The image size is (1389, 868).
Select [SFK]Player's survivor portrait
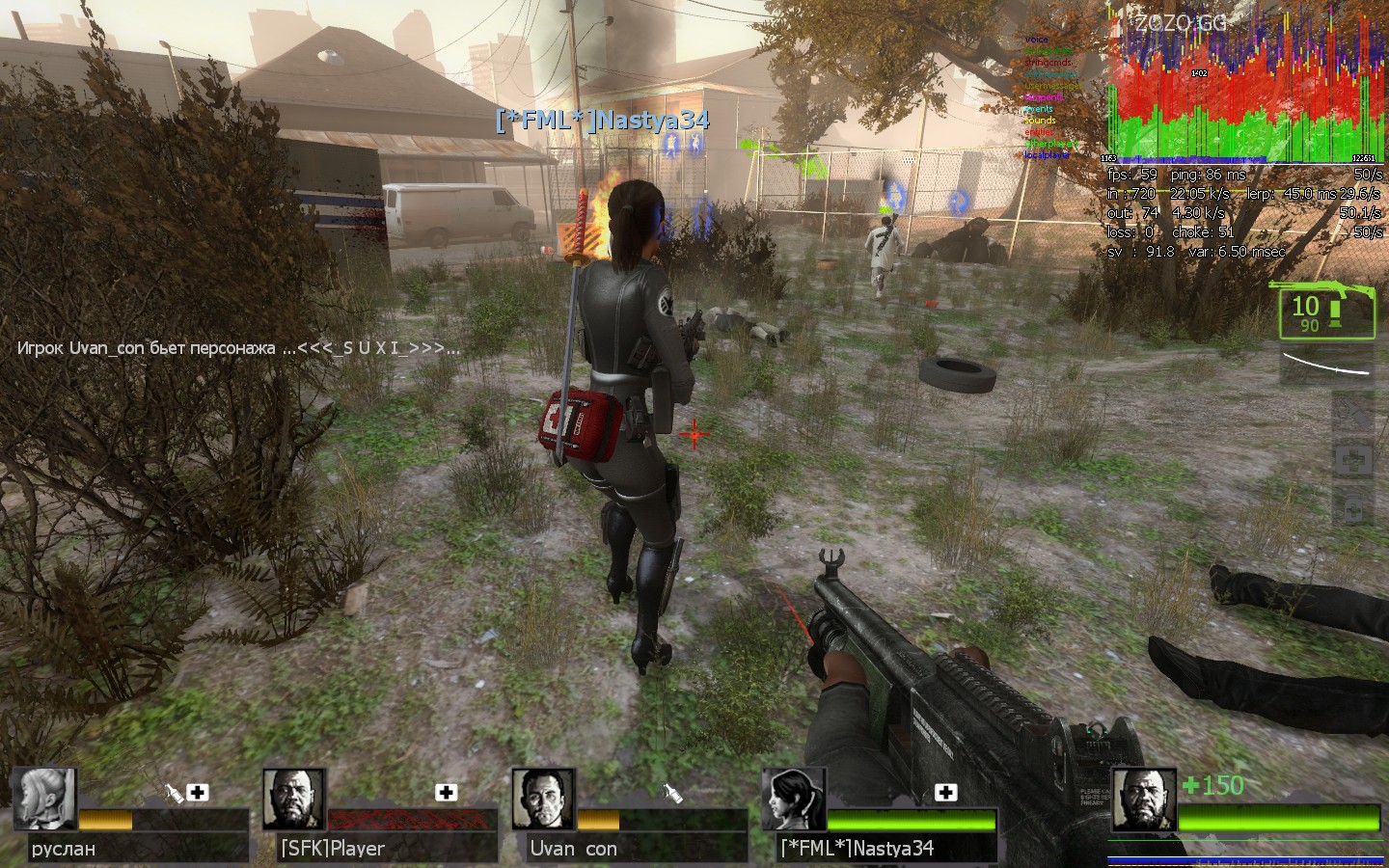[293, 800]
